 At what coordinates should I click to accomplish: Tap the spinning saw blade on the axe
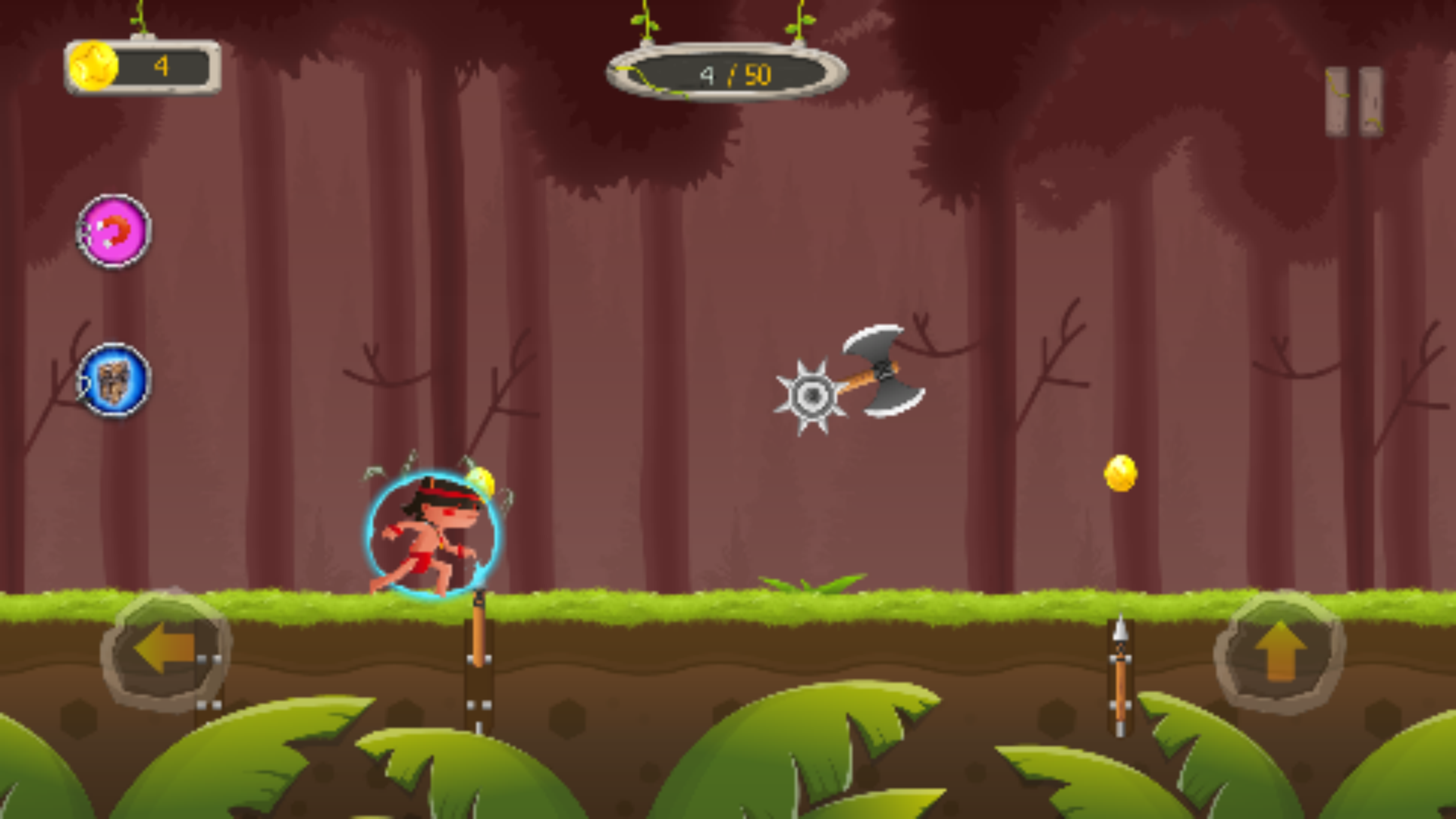tap(814, 395)
